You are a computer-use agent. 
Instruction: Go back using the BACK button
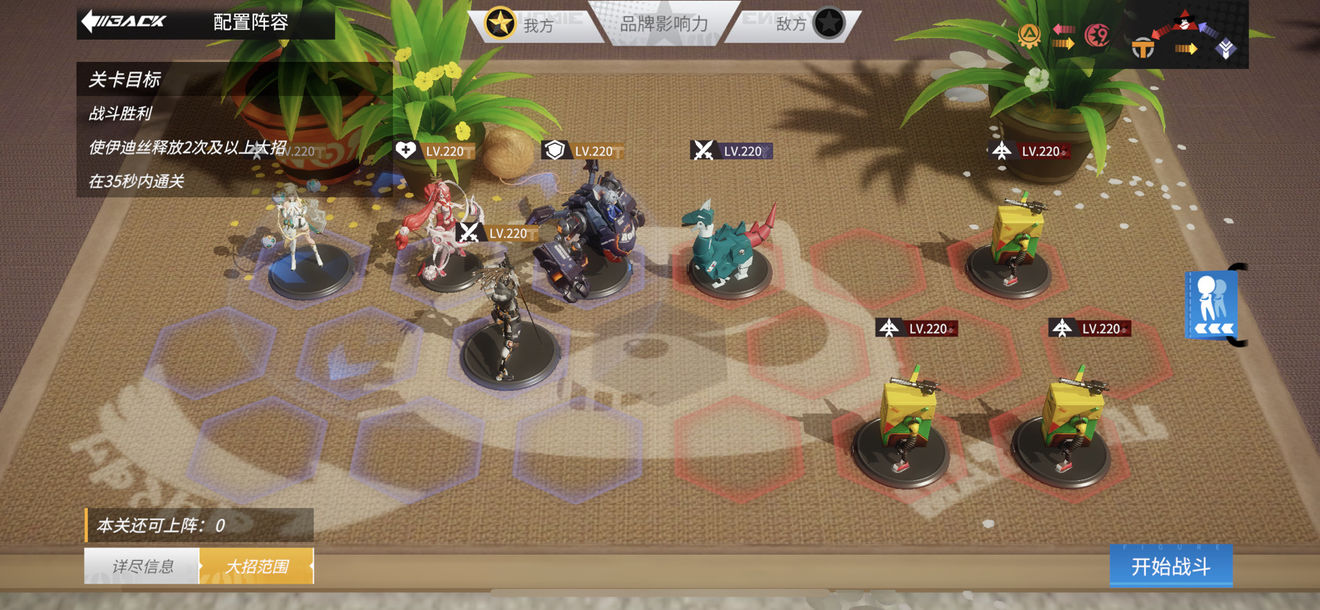(124, 21)
